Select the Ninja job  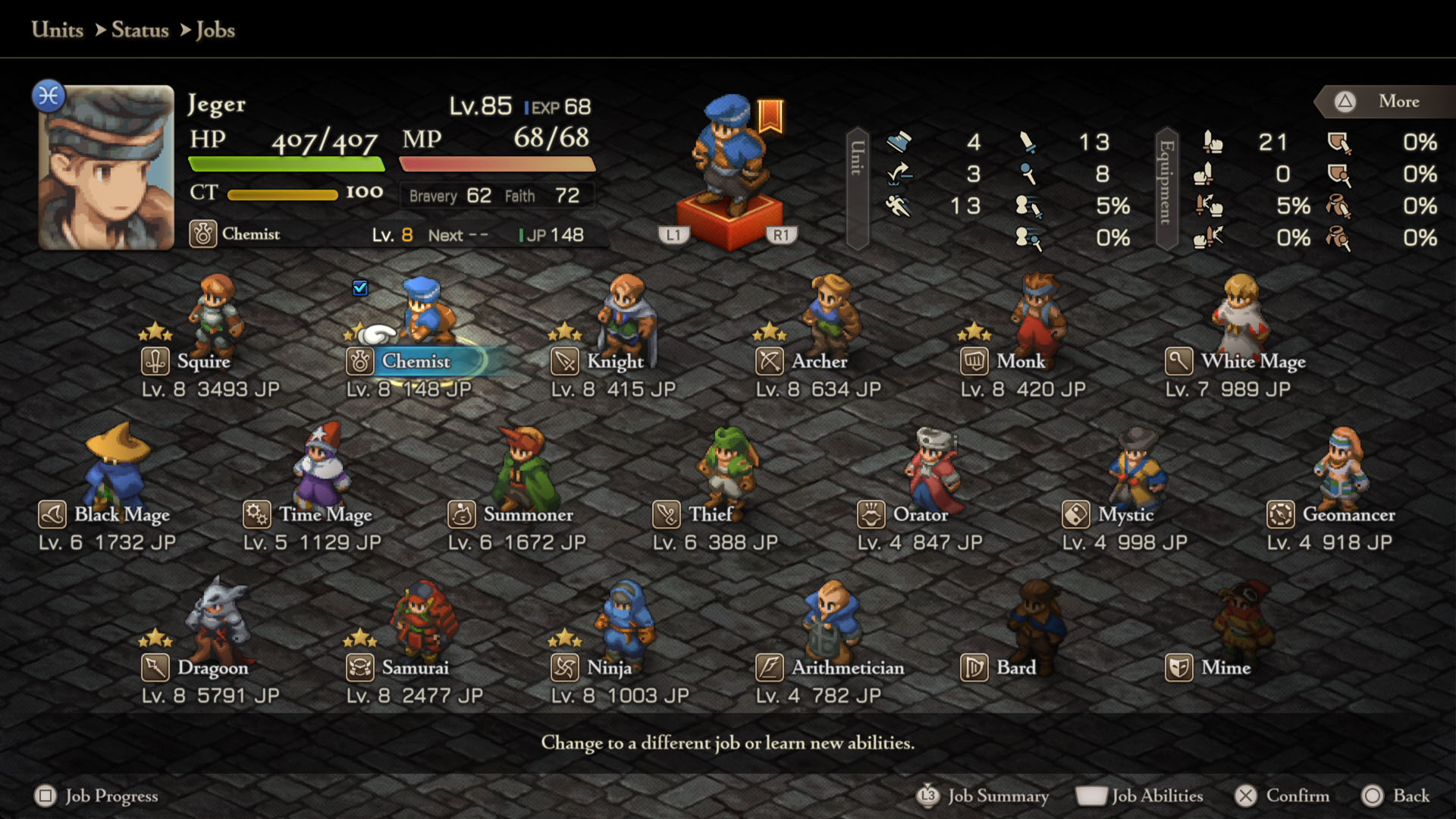tap(609, 668)
